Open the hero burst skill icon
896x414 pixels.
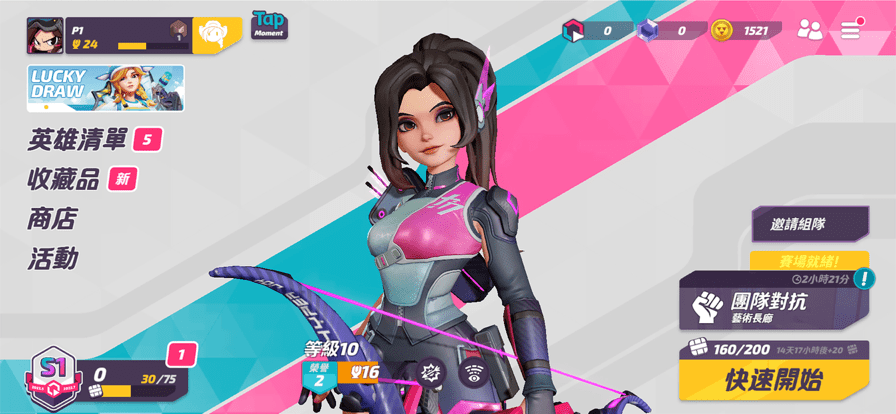(x=431, y=372)
